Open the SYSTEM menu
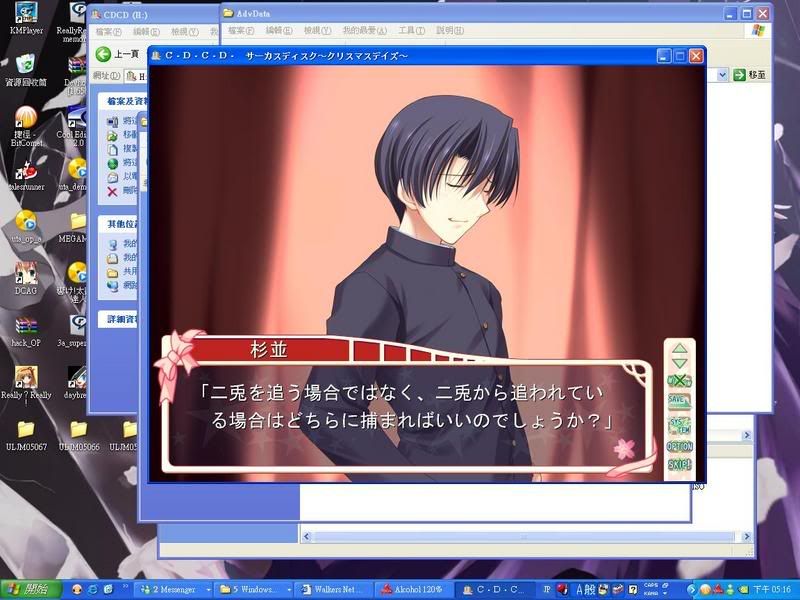Viewport: 800px width, 600px height. [x=679, y=424]
